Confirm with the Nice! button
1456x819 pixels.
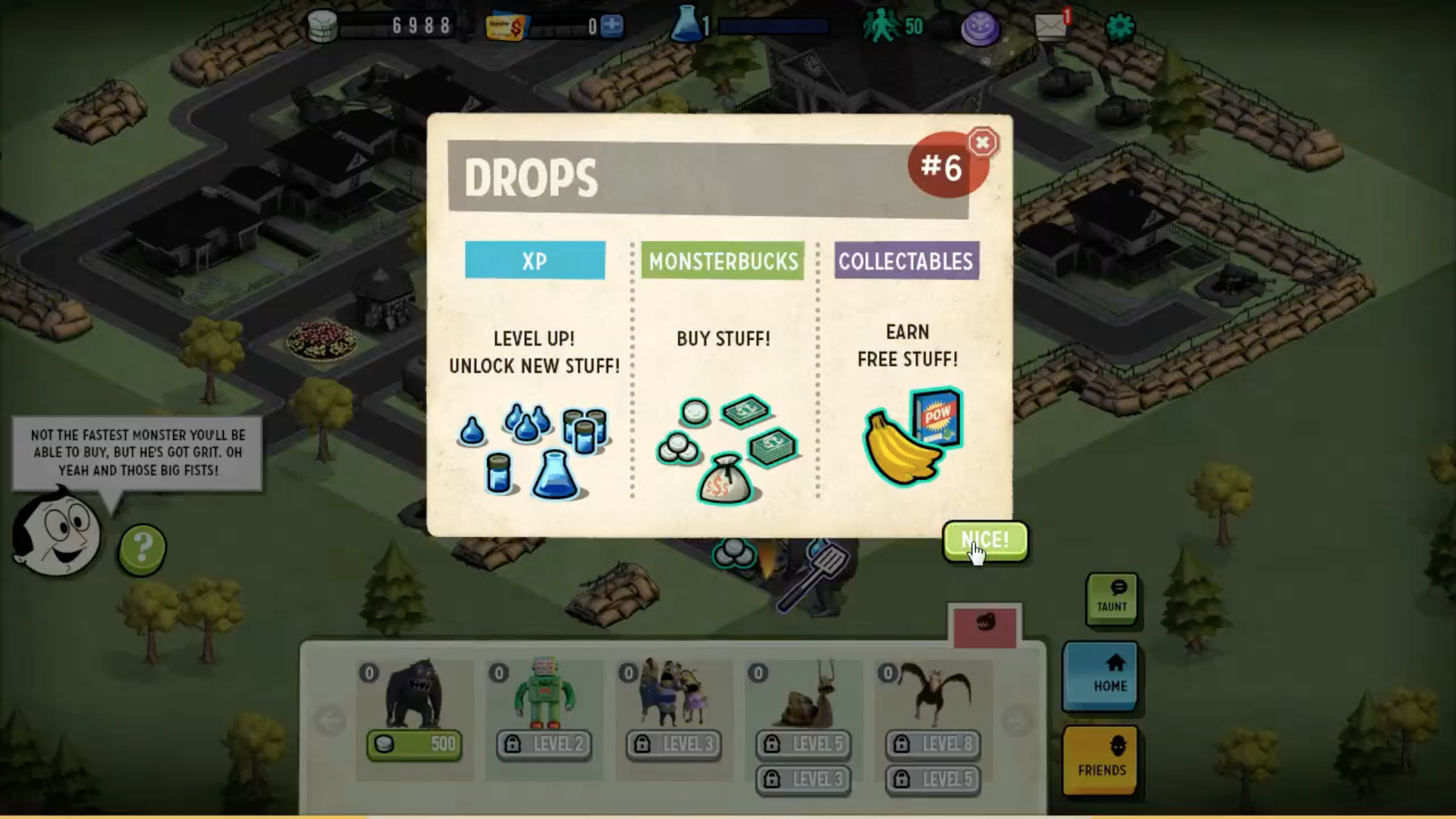click(985, 541)
